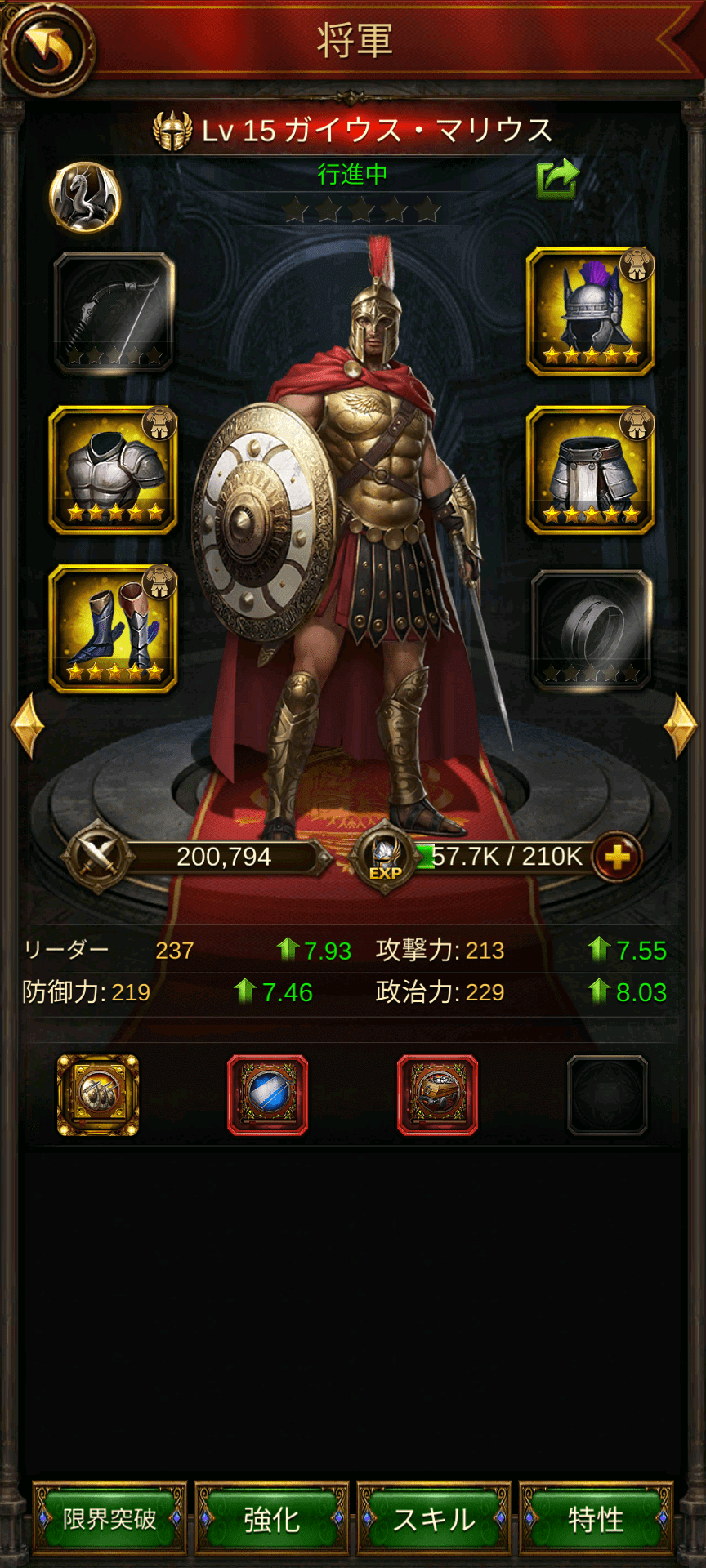This screenshot has height=1568, width=706.
Task: Select the leg armor equipment slot
Action: coord(591,470)
